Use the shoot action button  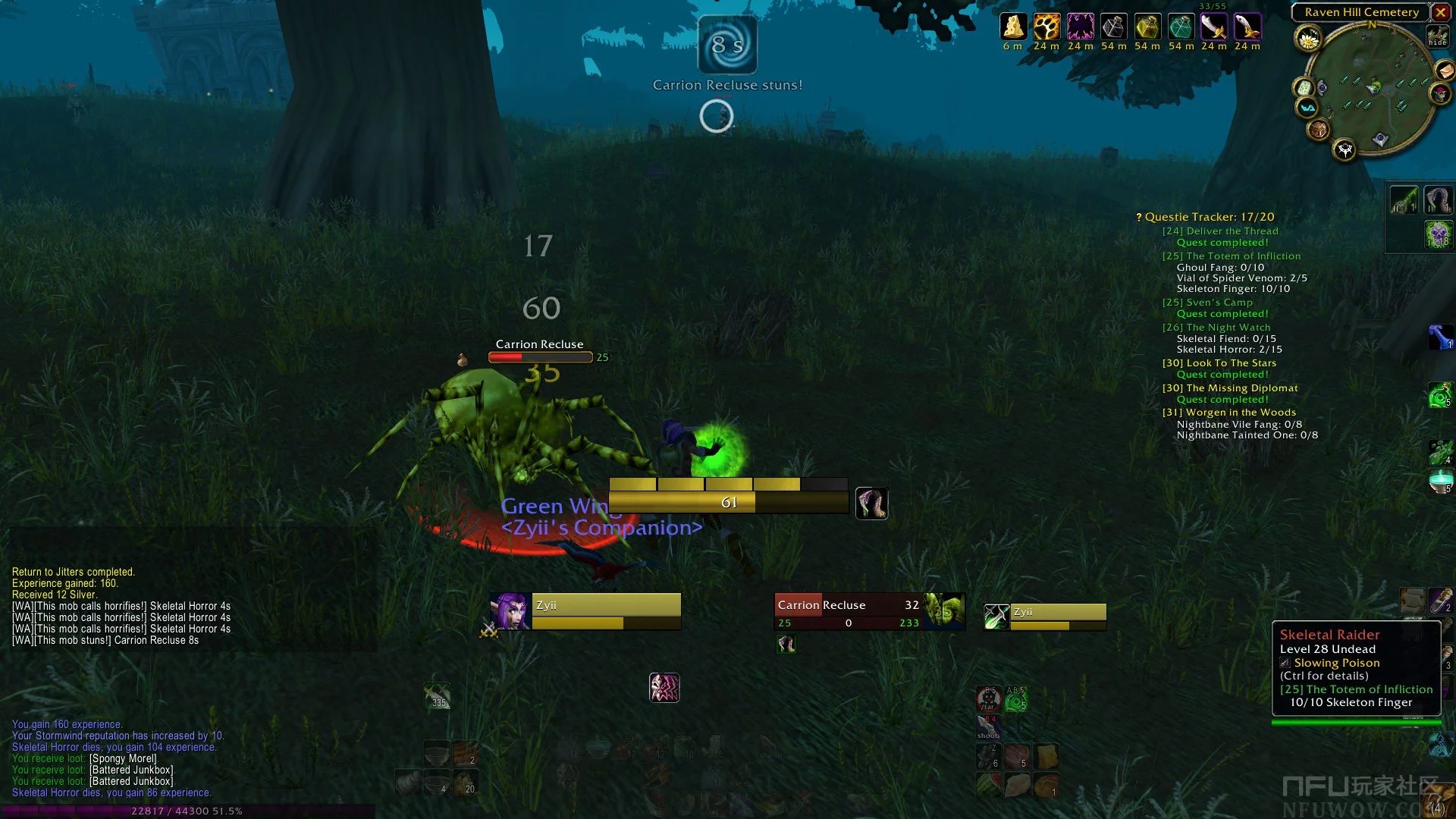pyautogui.click(x=988, y=726)
